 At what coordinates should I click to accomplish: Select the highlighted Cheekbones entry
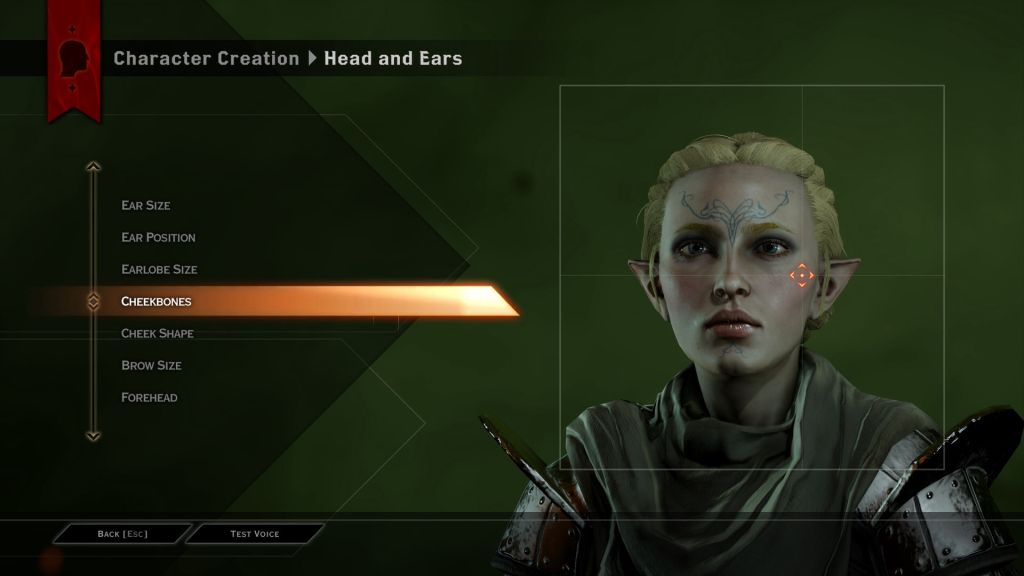point(156,301)
